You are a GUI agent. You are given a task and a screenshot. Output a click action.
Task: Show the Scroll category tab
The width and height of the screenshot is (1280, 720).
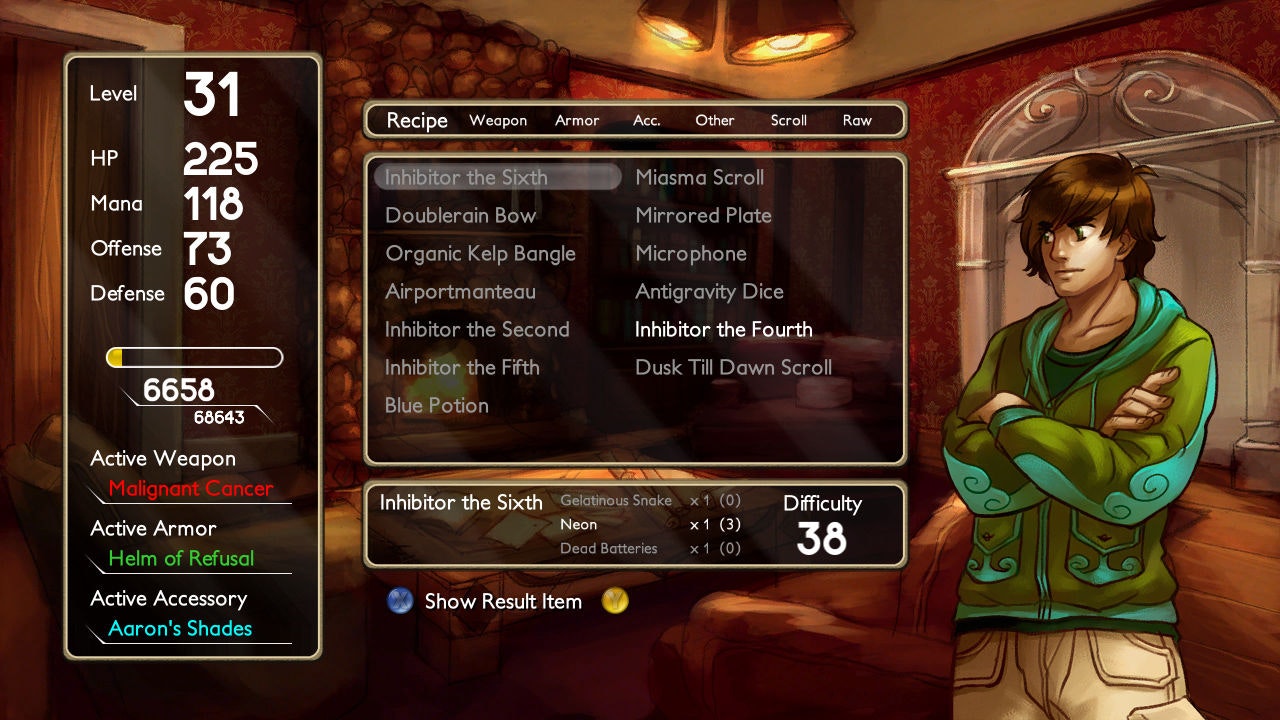click(x=788, y=121)
